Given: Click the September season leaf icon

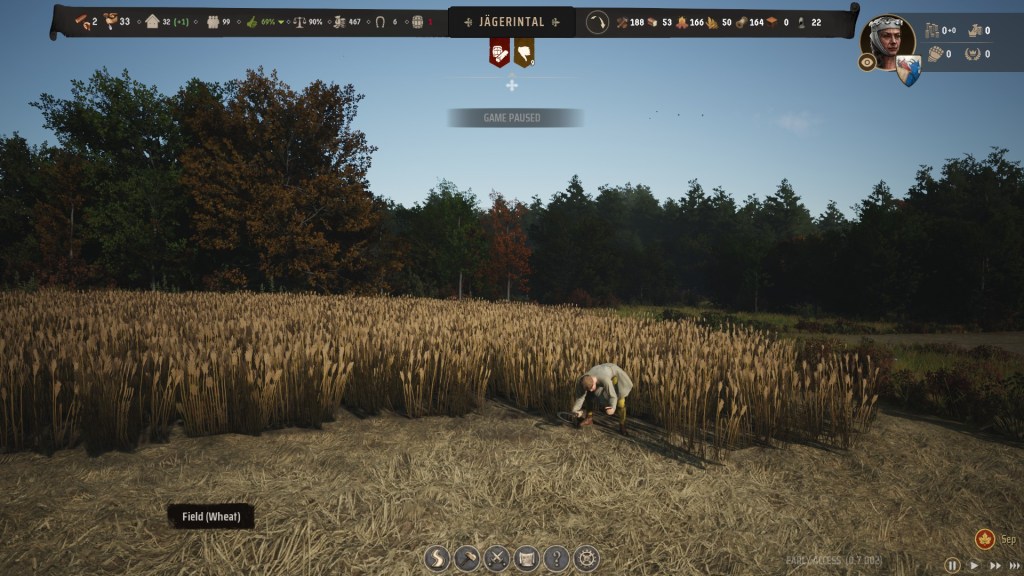Looking at the screenshot, I should pos(985,539).
